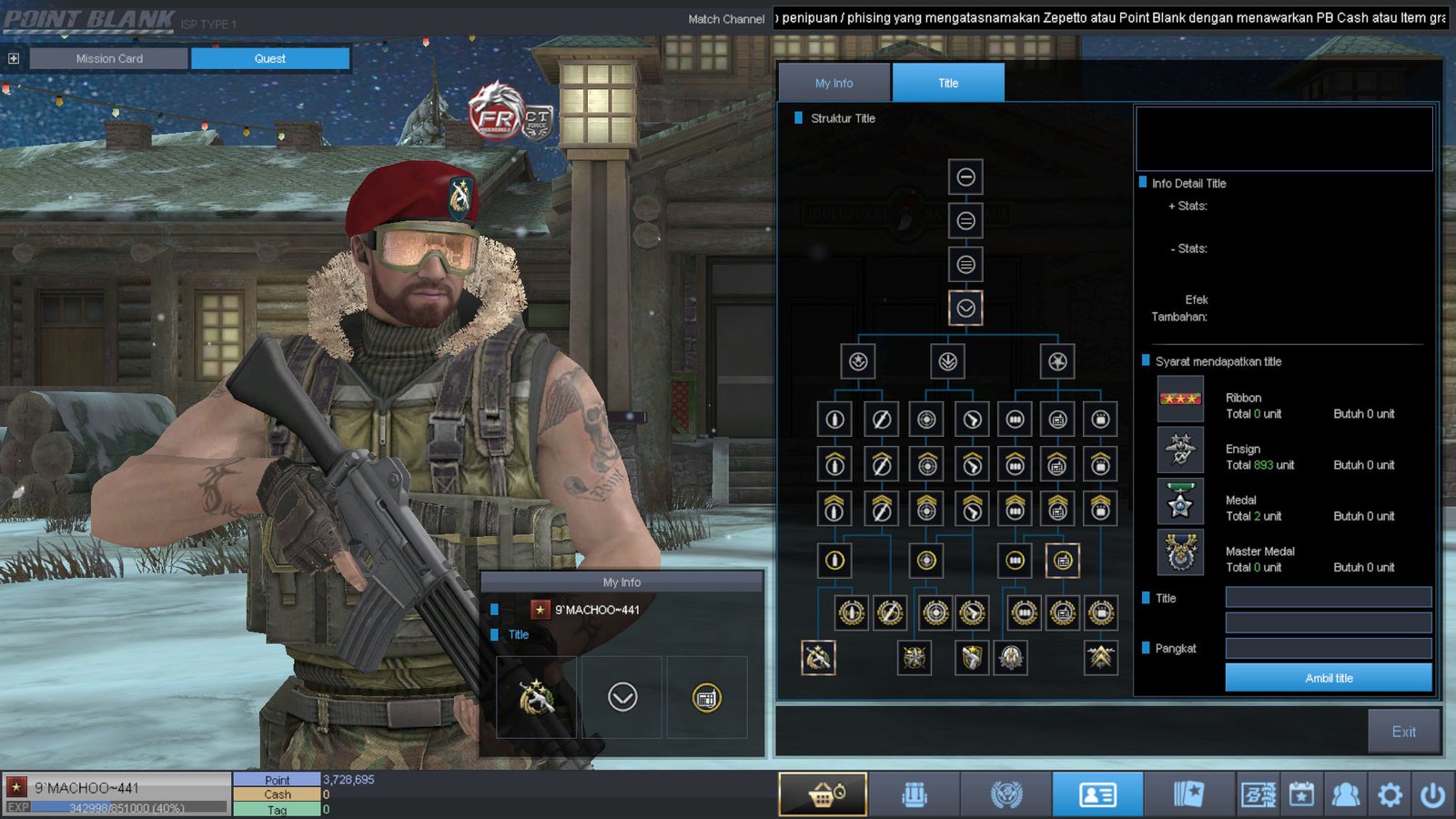Switch to the Quest tab

pyautogui.click(x=269, y=58)
